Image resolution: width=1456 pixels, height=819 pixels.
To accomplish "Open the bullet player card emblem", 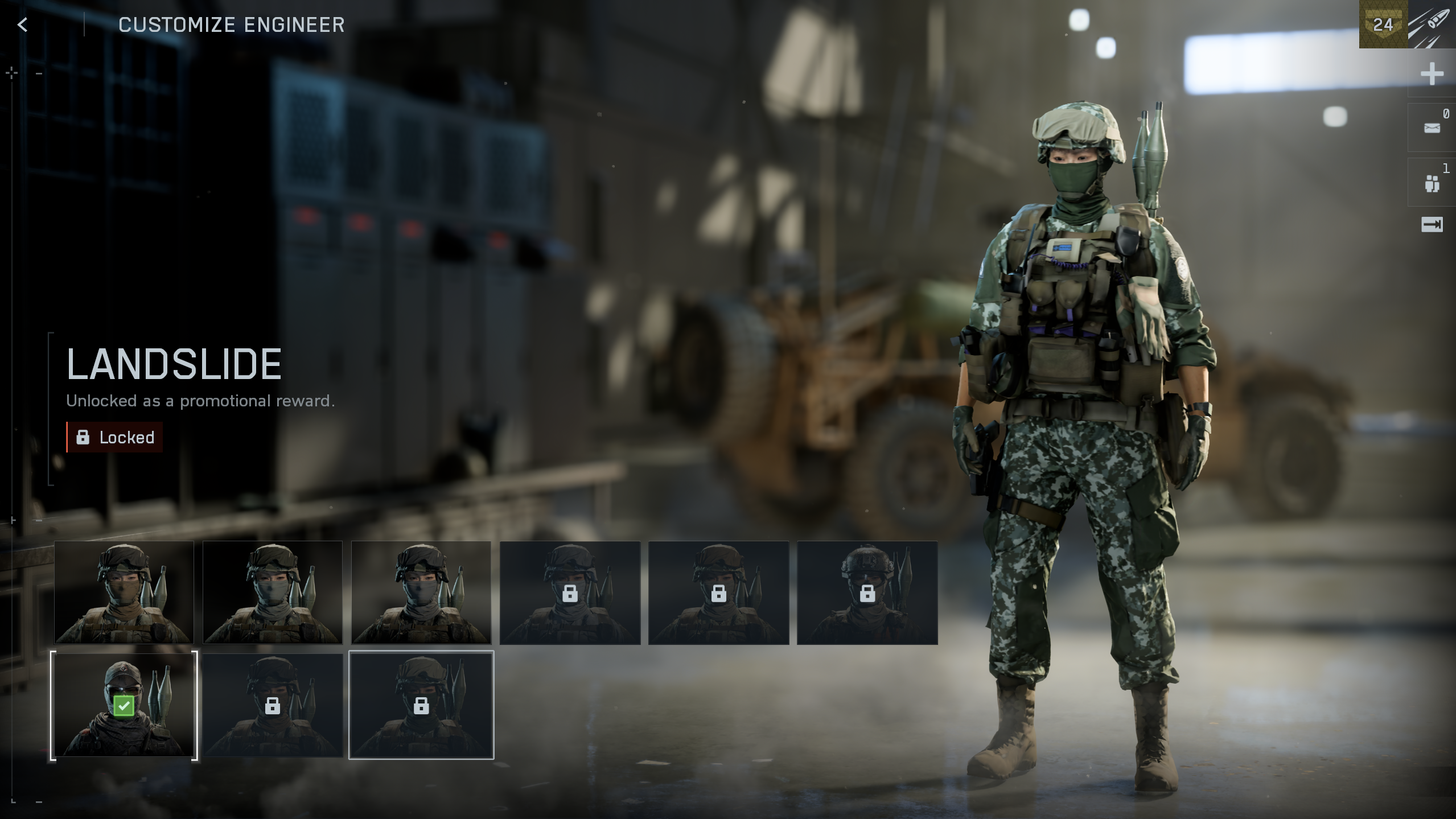I will [1432, 24].
